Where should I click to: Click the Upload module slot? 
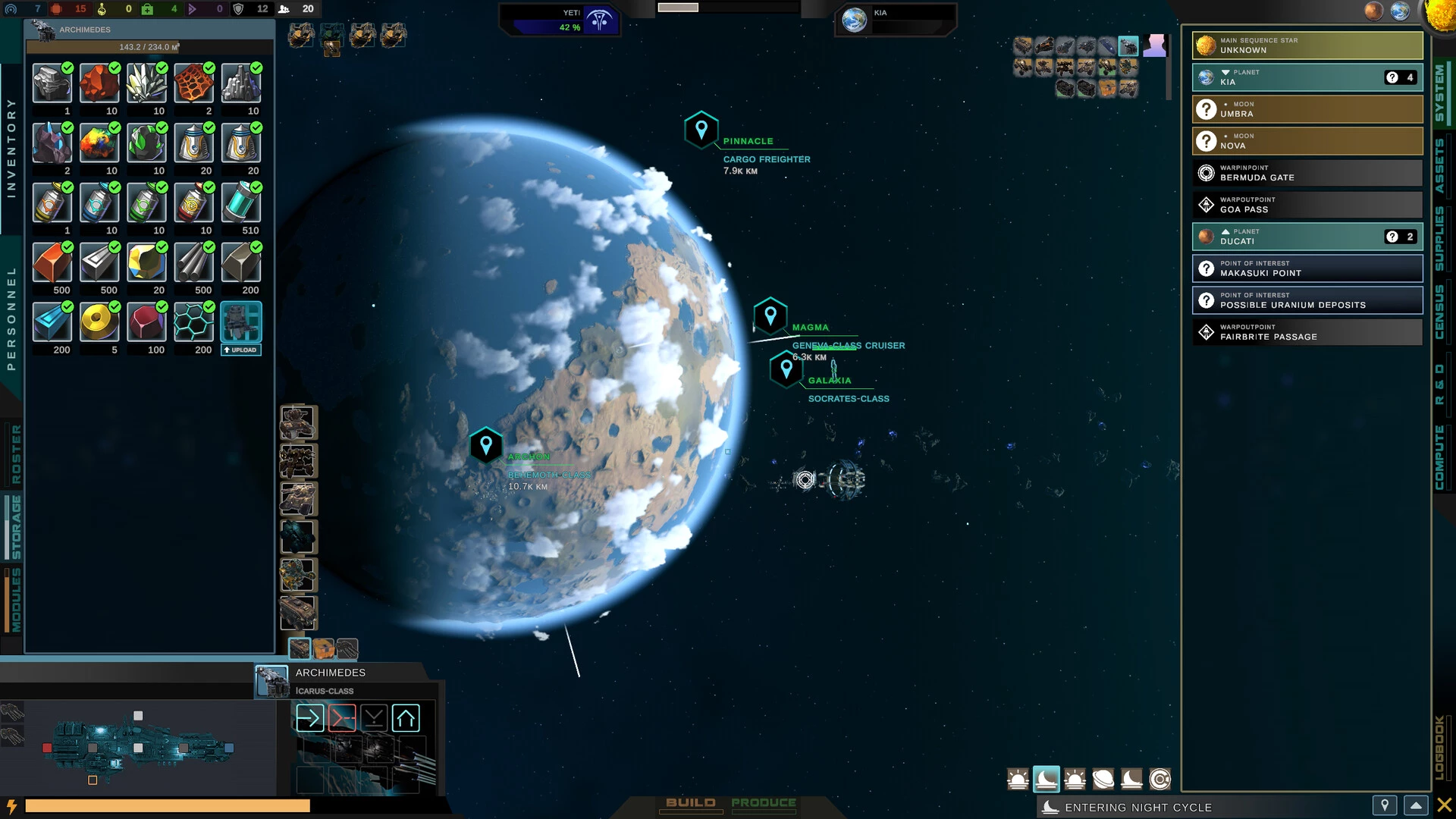click(x=241, y=328)
